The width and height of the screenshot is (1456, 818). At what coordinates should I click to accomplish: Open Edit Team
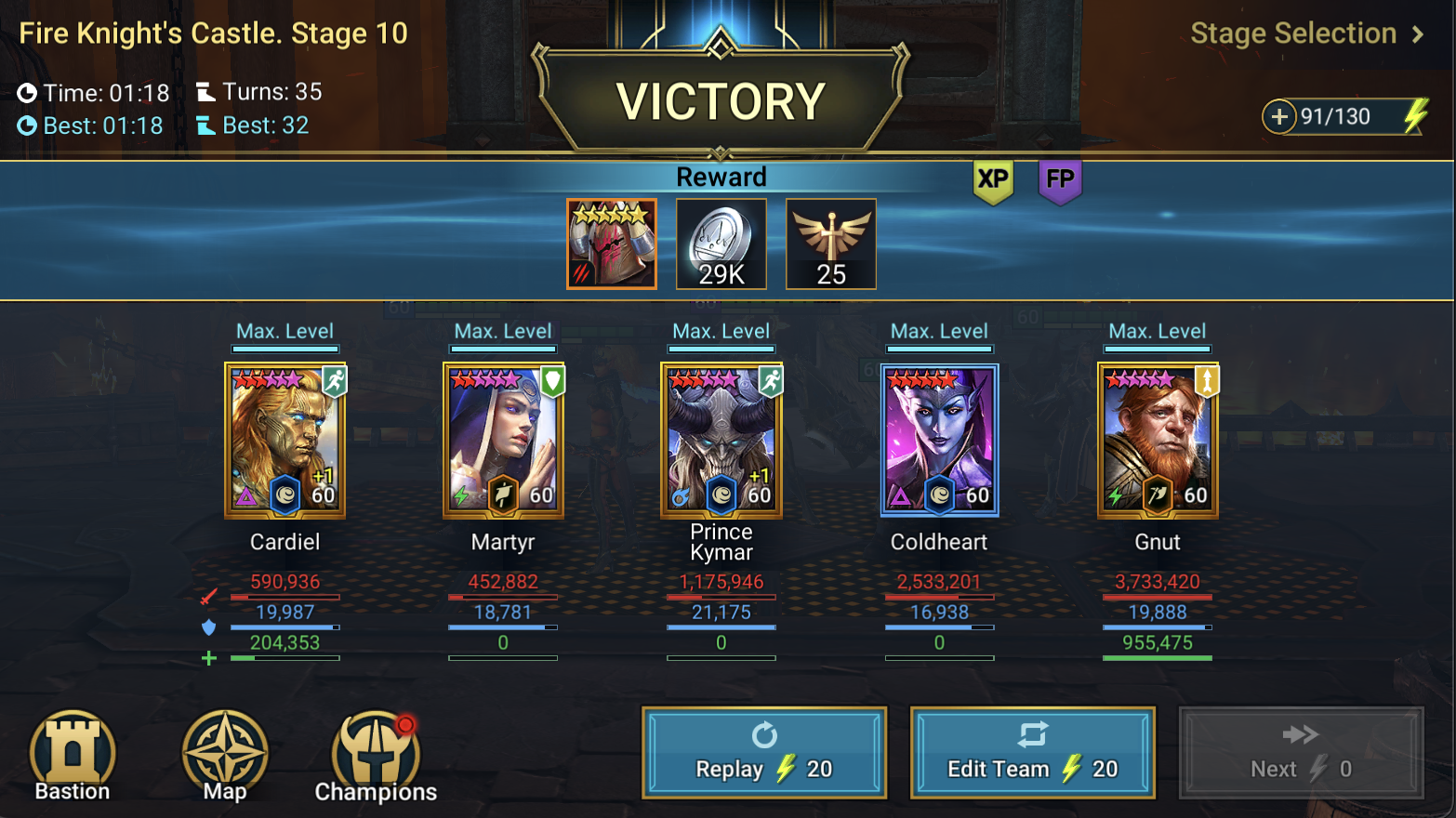click(x=1033, y=753)
